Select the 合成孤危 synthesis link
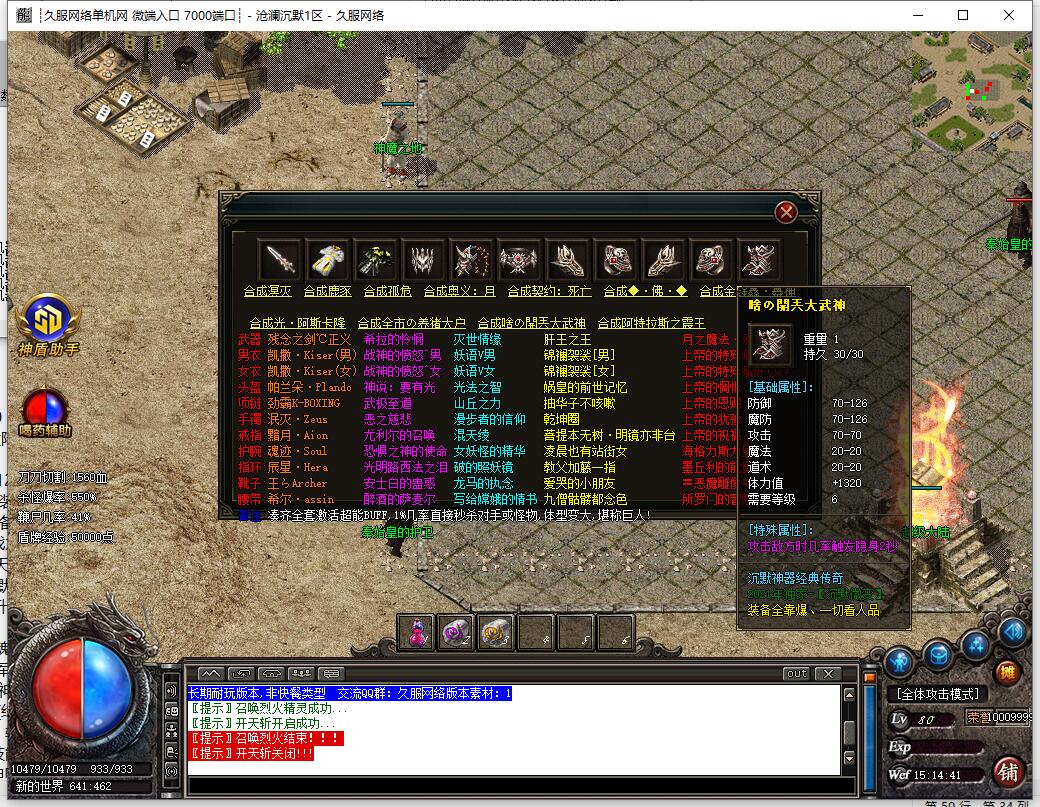The image size is (1040, 807). (x=387, y=291)
